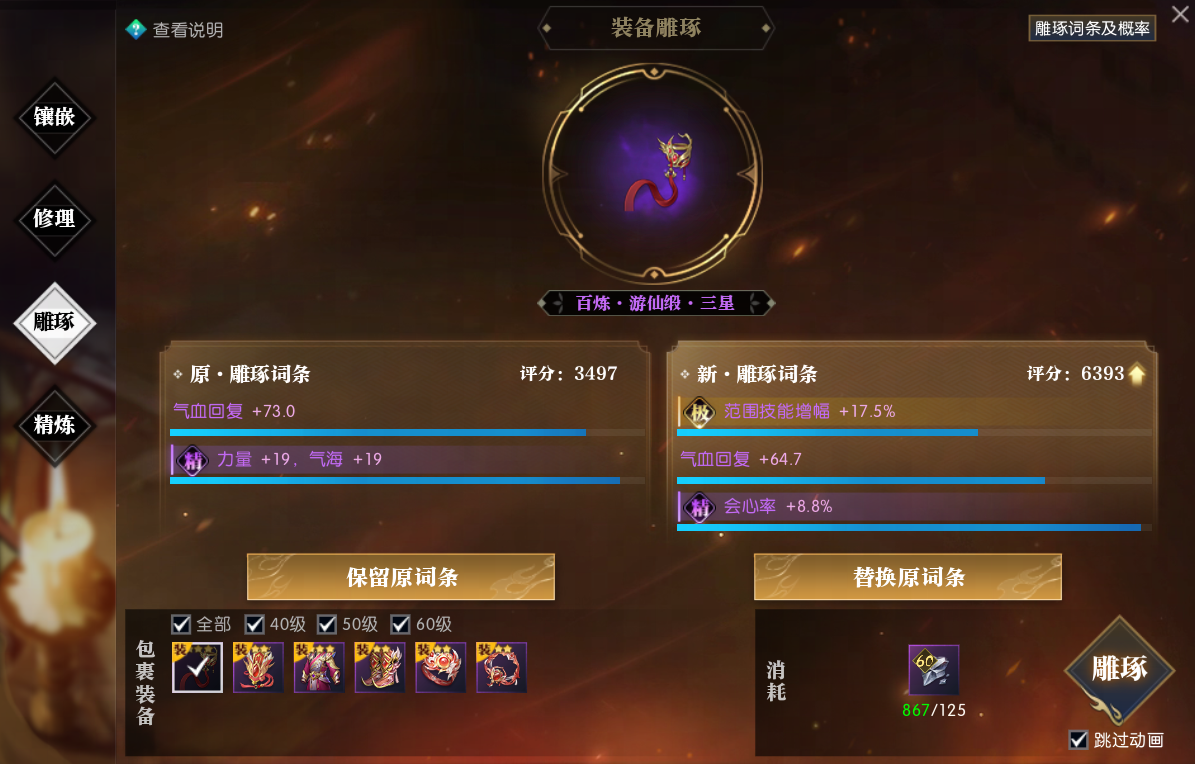Start engraving with the diamond 雕琢 button
Viewport: 1195px width, 764px height.
[1118, 669]
